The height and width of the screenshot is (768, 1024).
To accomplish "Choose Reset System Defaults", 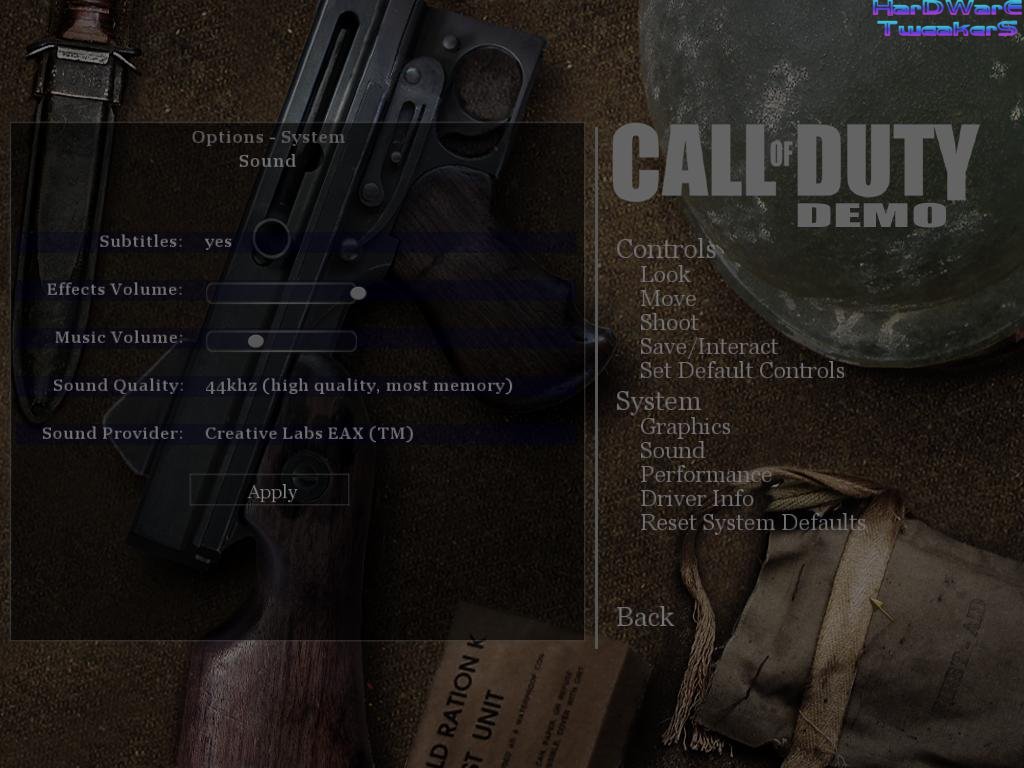I will tap(752, 522).
